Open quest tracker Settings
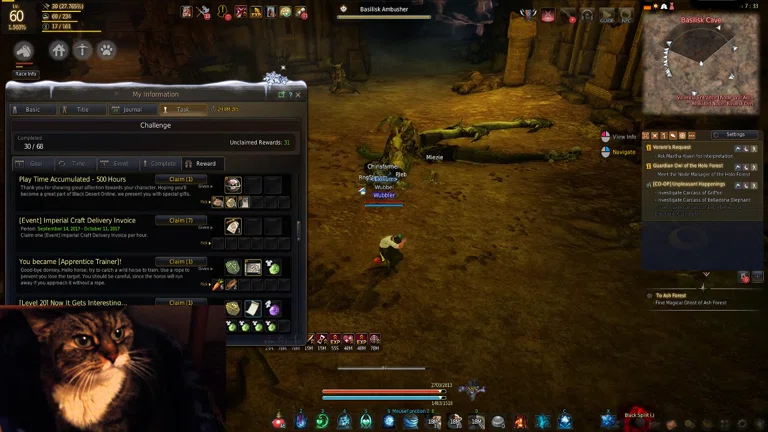768x432 pixels. 735,134
